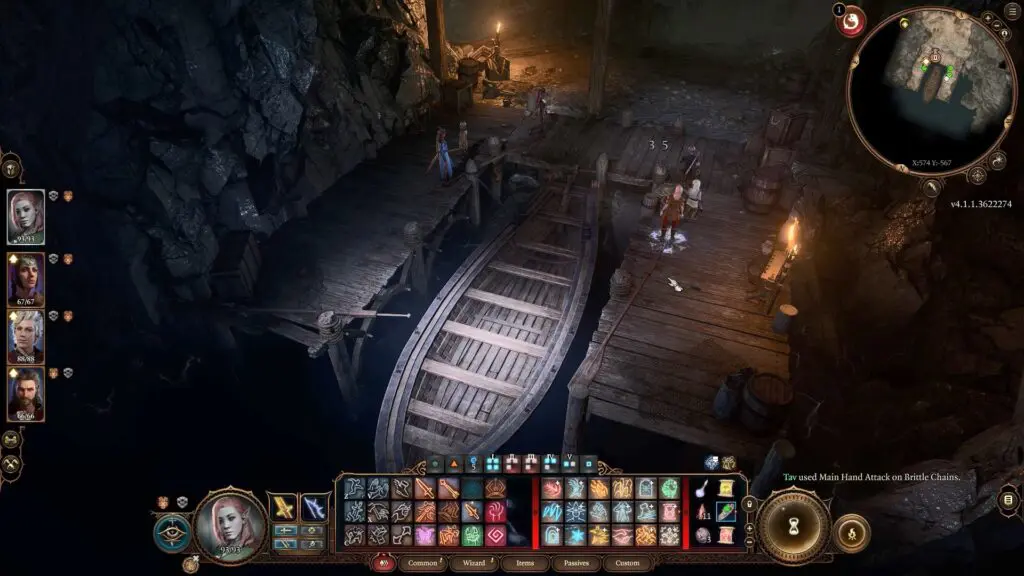Select the white-haired companion portrait
This screenshot has width=1024, height=576.
tap(26, 336)
